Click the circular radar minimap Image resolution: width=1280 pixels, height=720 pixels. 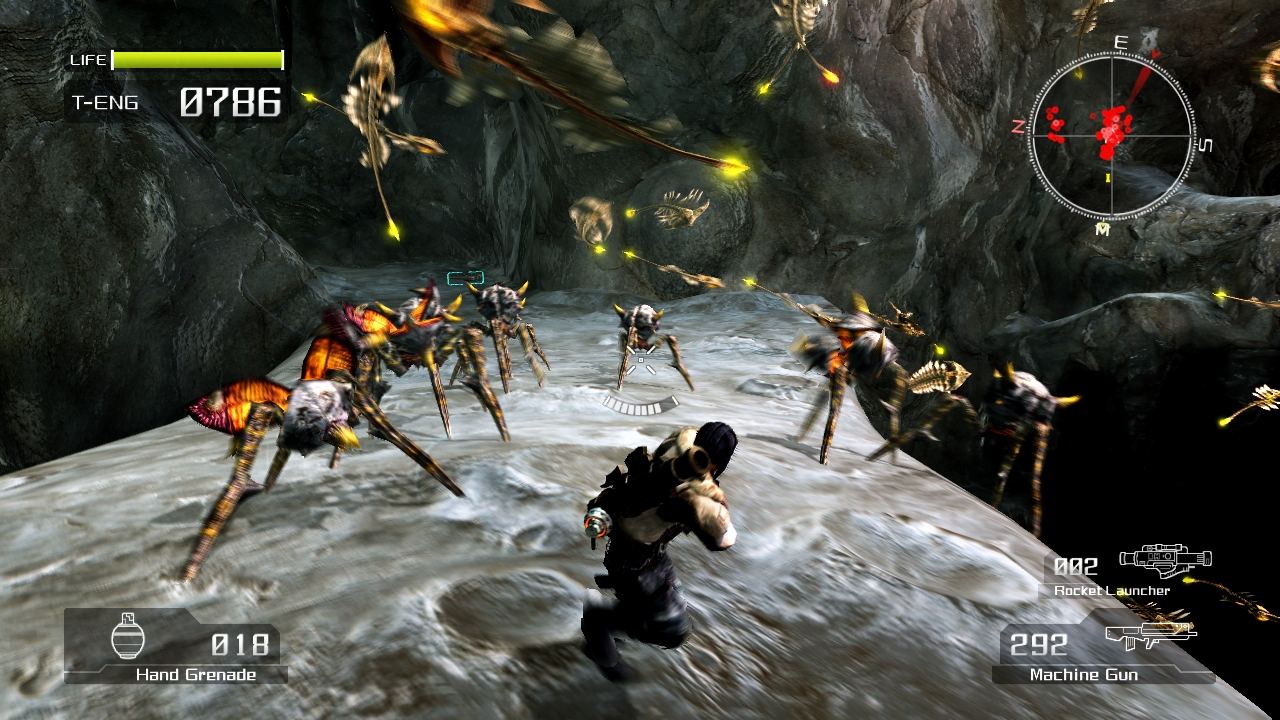[x=1111, y=135]
